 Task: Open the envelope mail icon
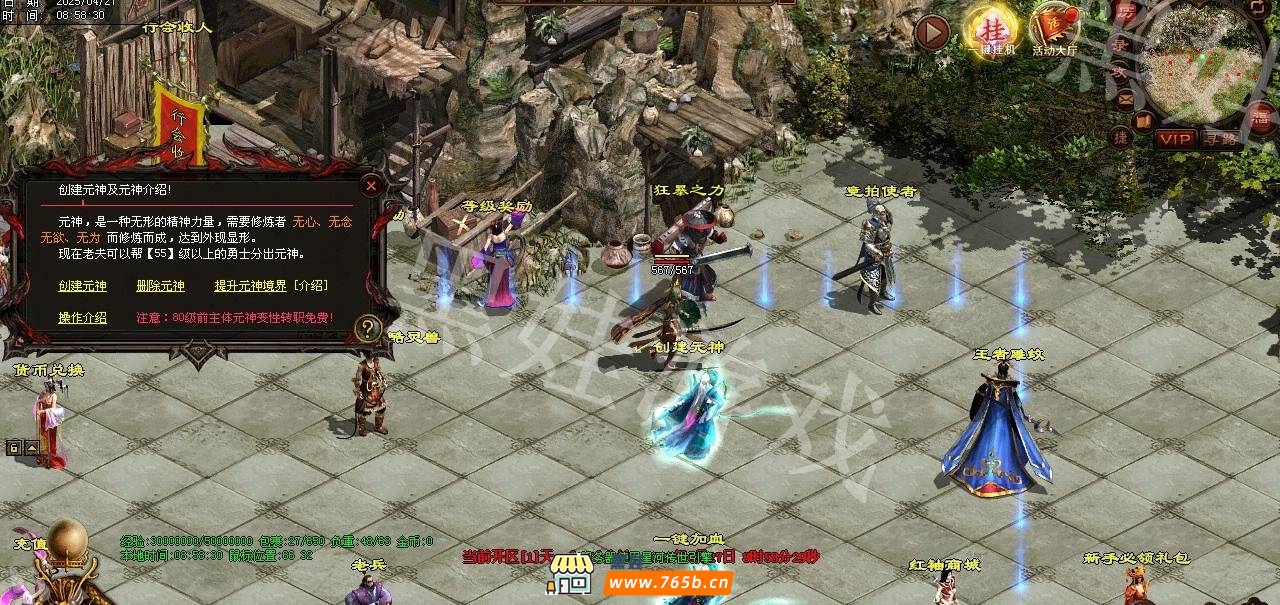(1126, 98)
